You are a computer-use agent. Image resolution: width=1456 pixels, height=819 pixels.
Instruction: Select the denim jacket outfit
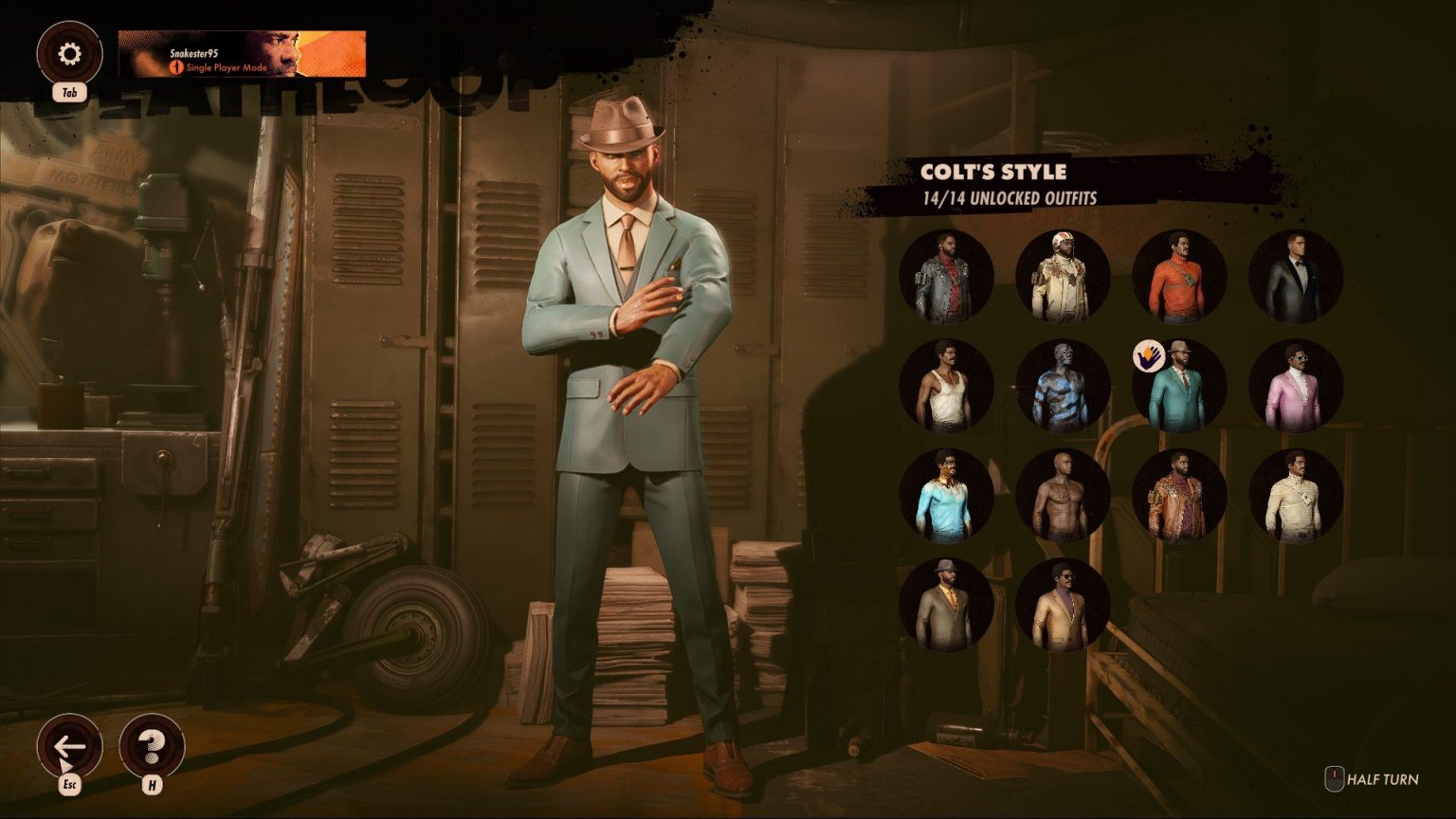point(946,275)
